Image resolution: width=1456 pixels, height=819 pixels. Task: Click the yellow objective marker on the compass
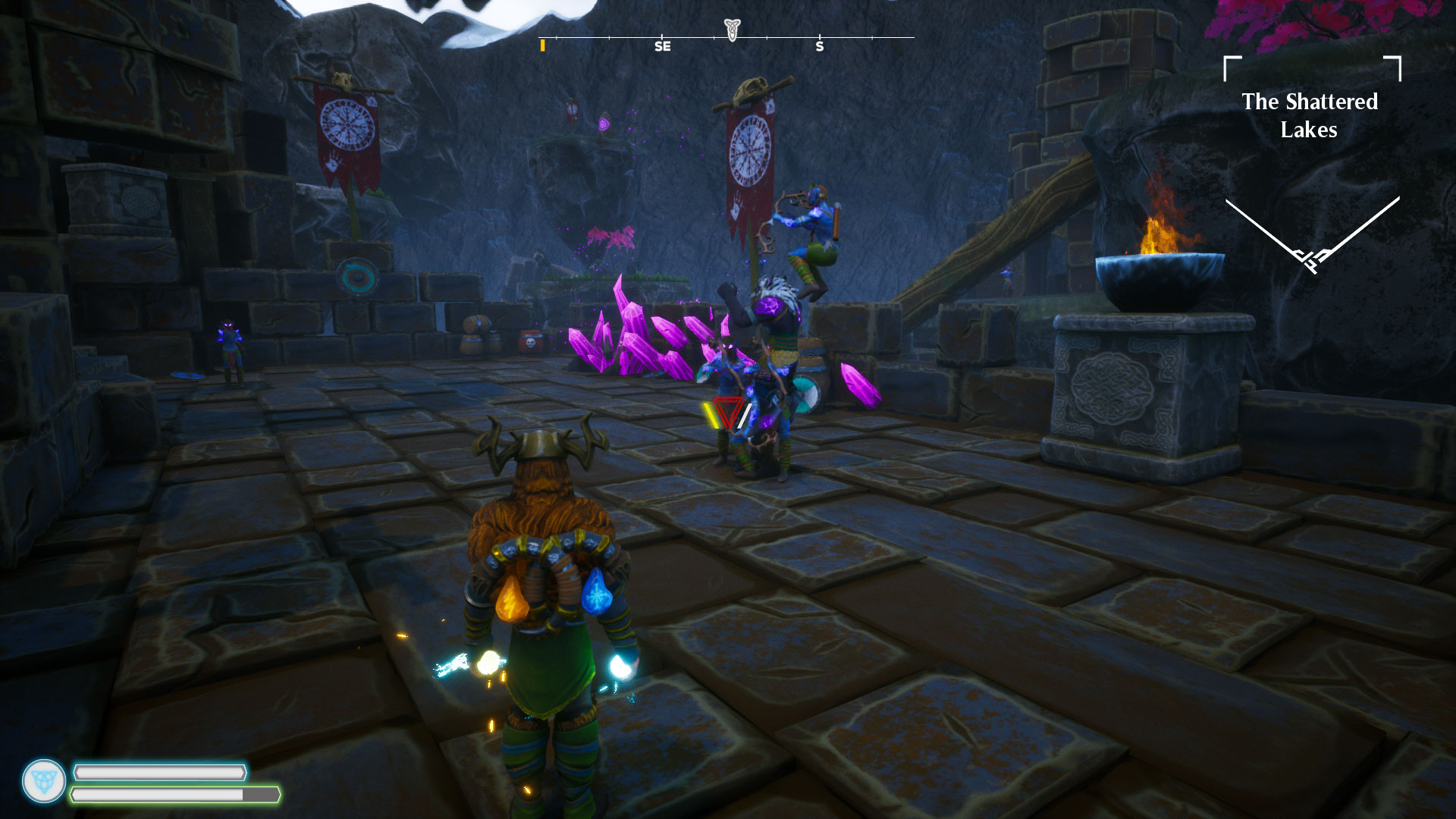(542, 46)
